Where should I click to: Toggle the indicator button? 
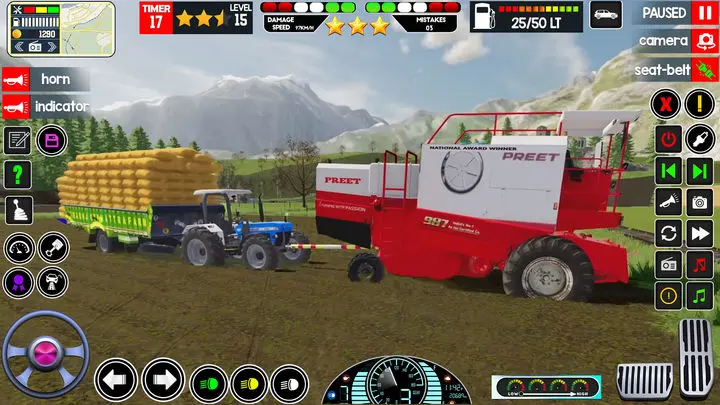tap(46, 106)
